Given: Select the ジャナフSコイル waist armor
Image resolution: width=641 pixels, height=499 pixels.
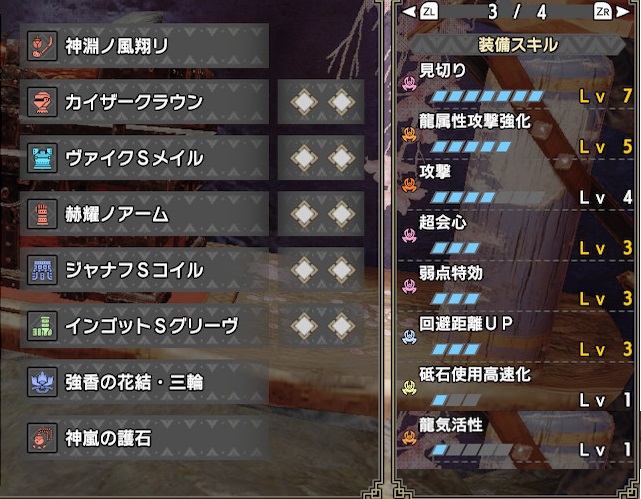Looking at the screenshot, I should coord(145,270).
